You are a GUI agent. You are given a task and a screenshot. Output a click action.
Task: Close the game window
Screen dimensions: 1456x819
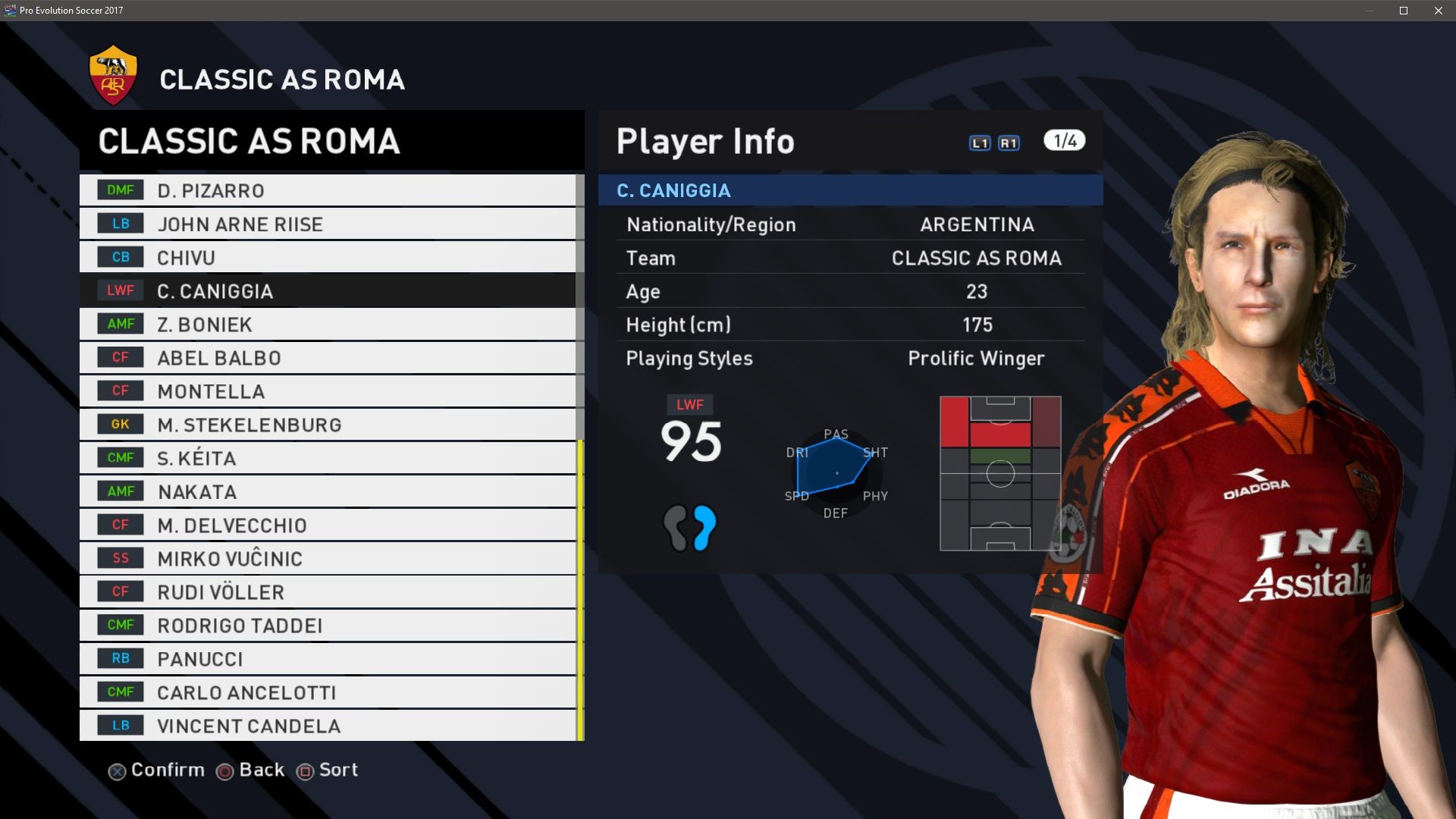(x=1439, y=11)
